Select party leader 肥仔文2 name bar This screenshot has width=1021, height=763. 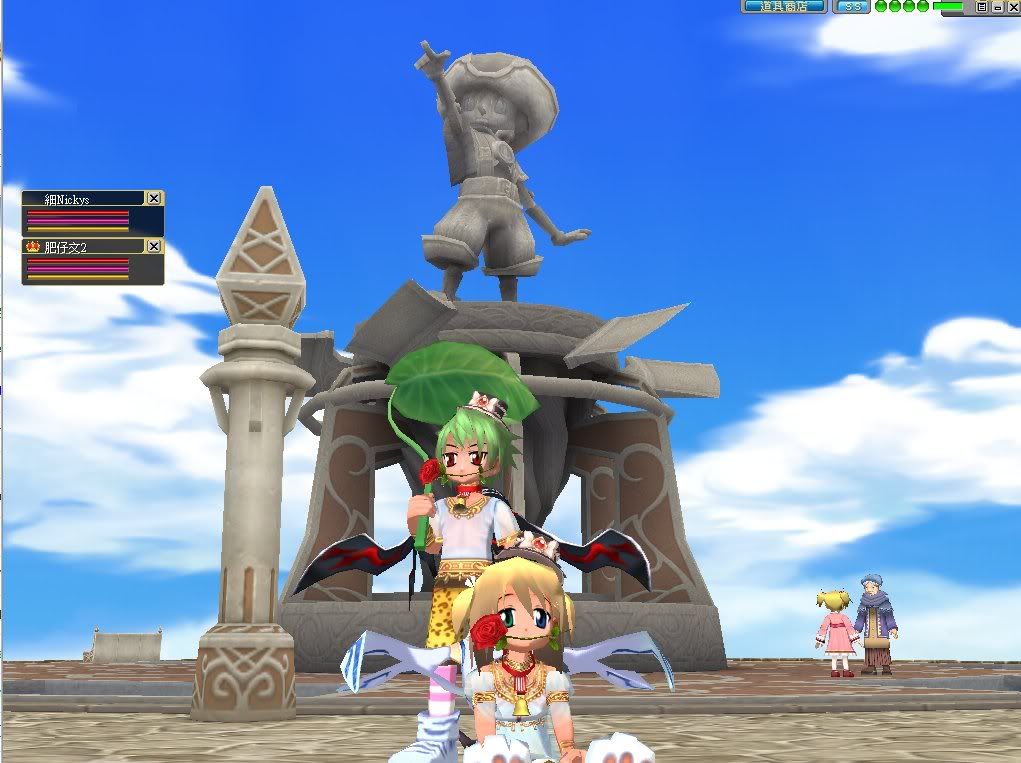point(84,246)
